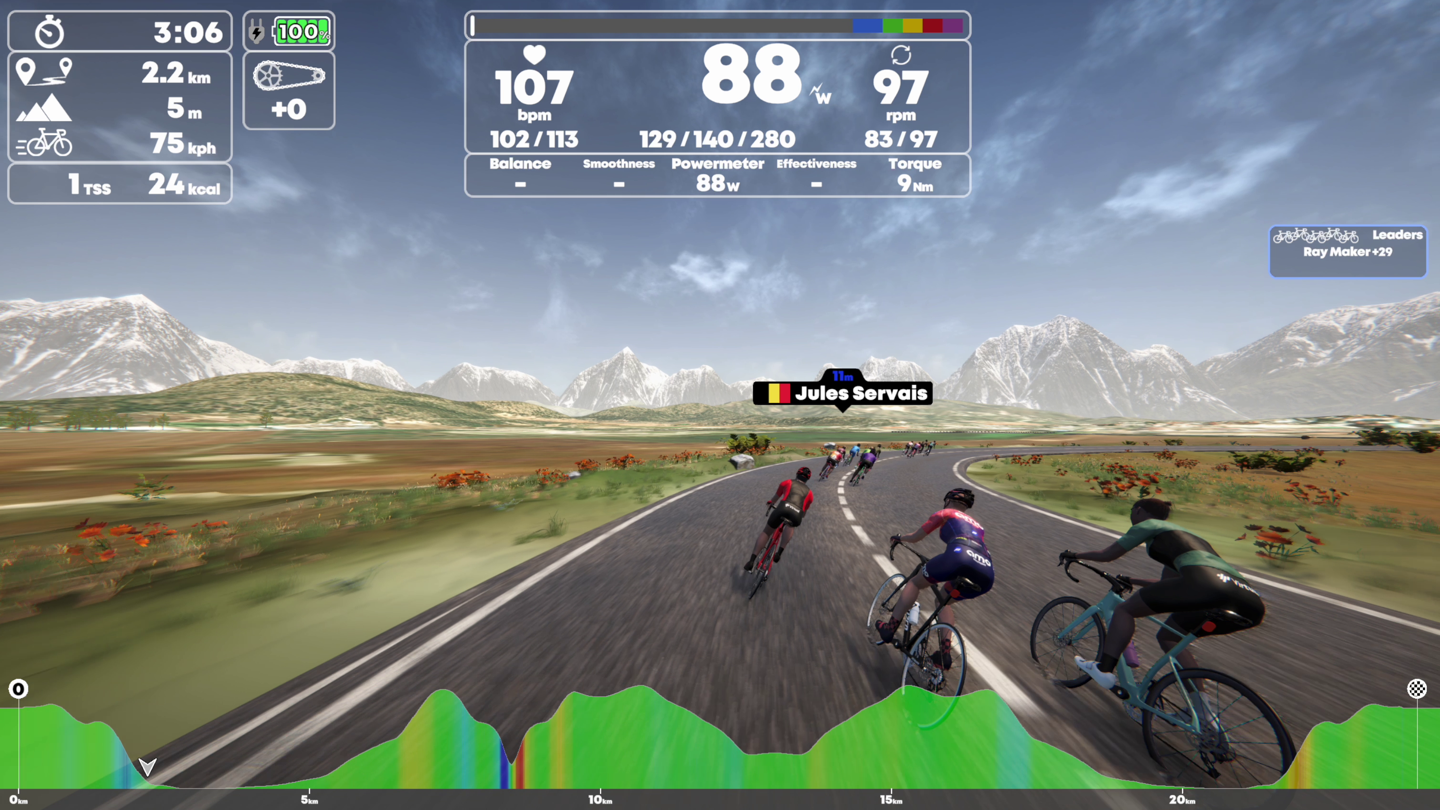Click the virtual gear shift indicator
The width and height of the screenshot is (1440, 810).
[289, 91]
